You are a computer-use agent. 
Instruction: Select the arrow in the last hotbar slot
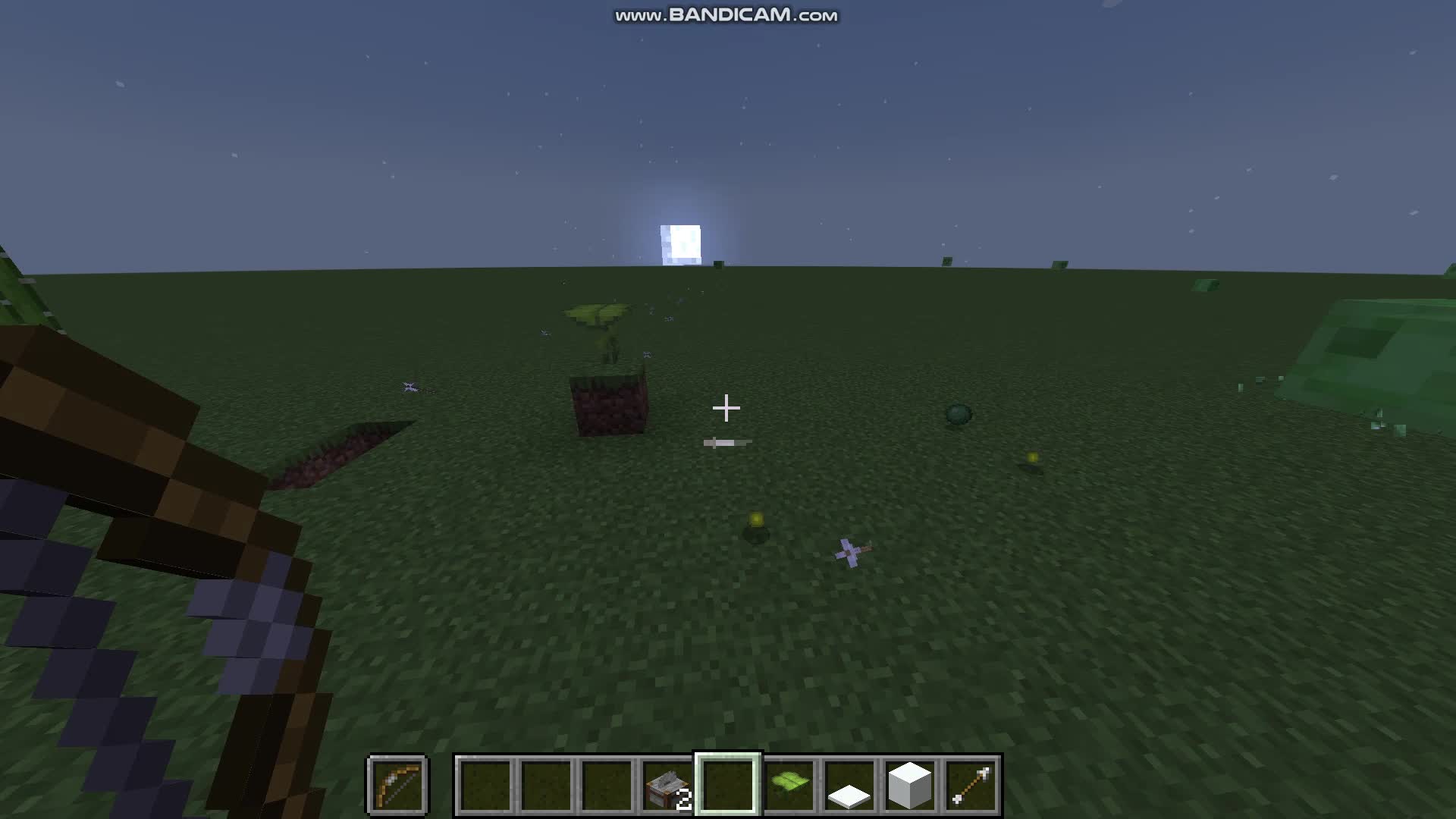click(973, 787)
